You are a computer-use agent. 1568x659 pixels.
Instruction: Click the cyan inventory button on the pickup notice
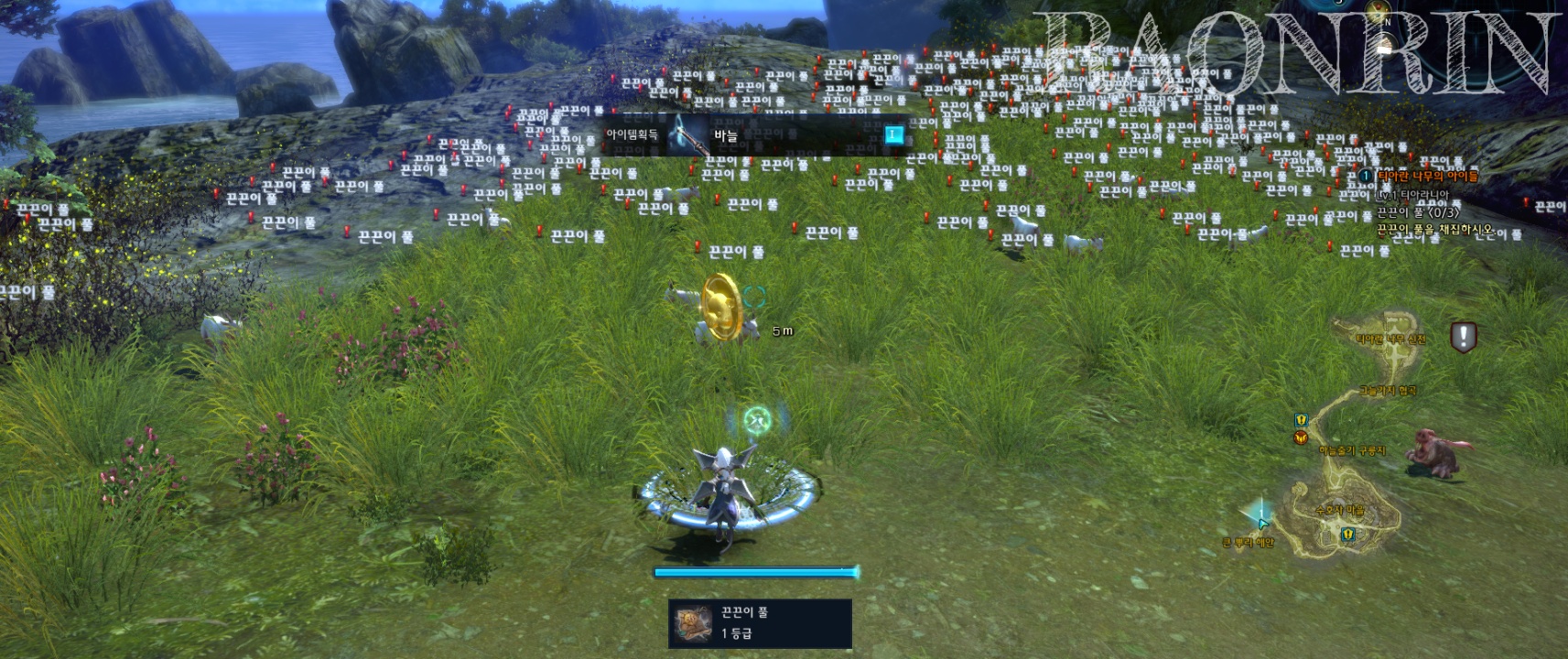[892, 135]
